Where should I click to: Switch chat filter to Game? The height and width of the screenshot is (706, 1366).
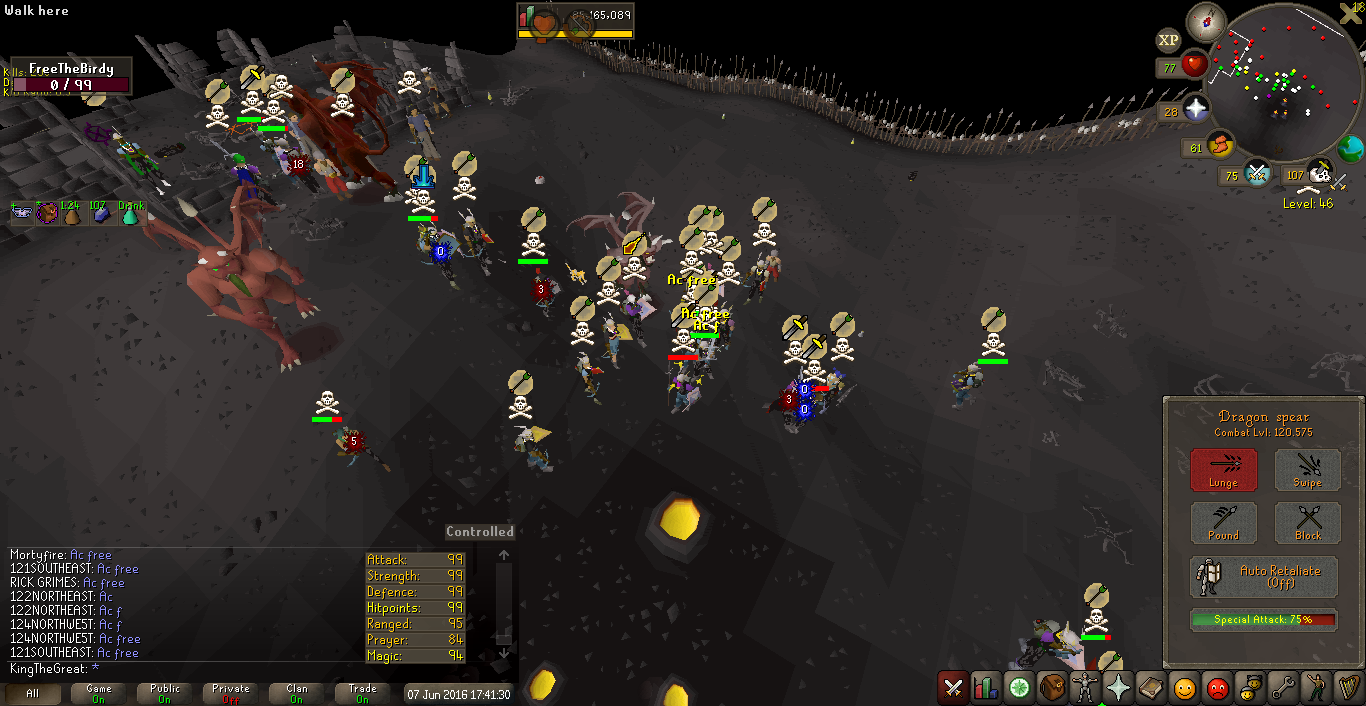click(99, 693)
